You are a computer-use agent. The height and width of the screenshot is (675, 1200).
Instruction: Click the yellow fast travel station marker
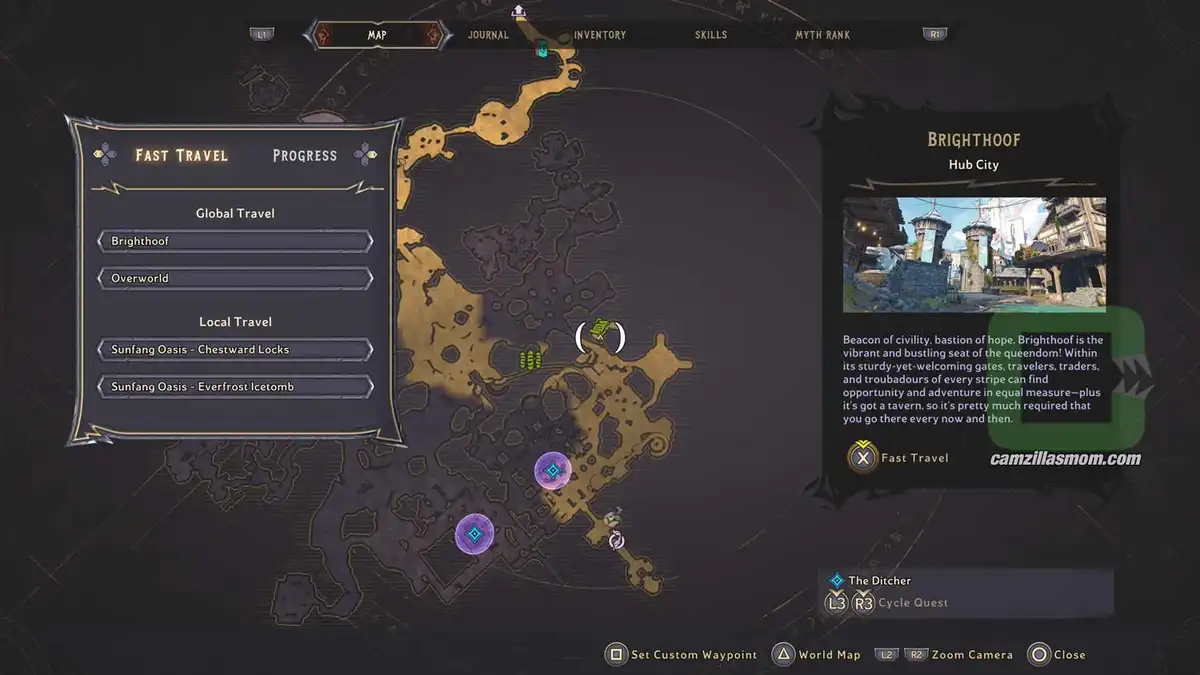point(599,328)
